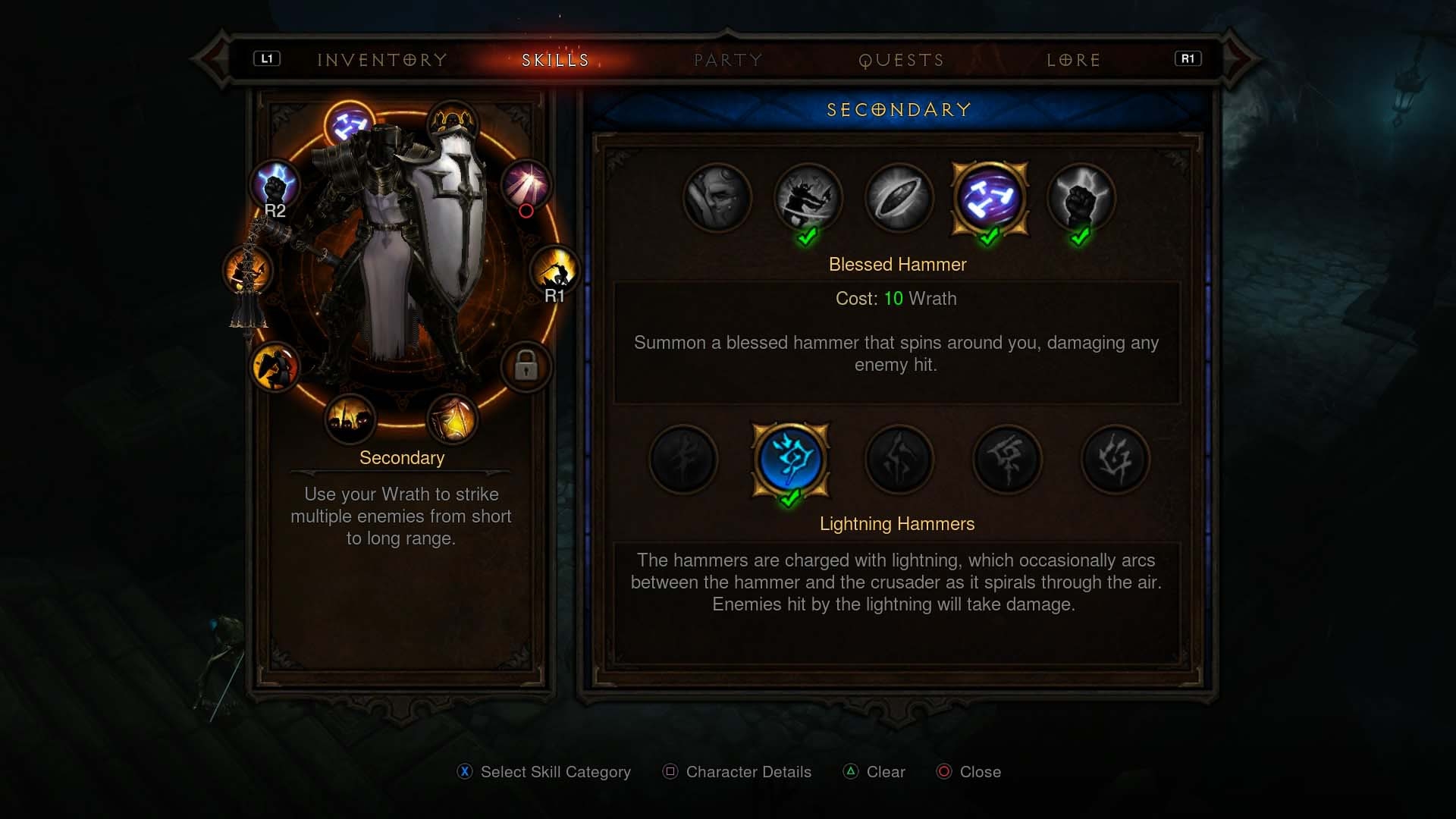Select the Skills tab

(555, 60)
